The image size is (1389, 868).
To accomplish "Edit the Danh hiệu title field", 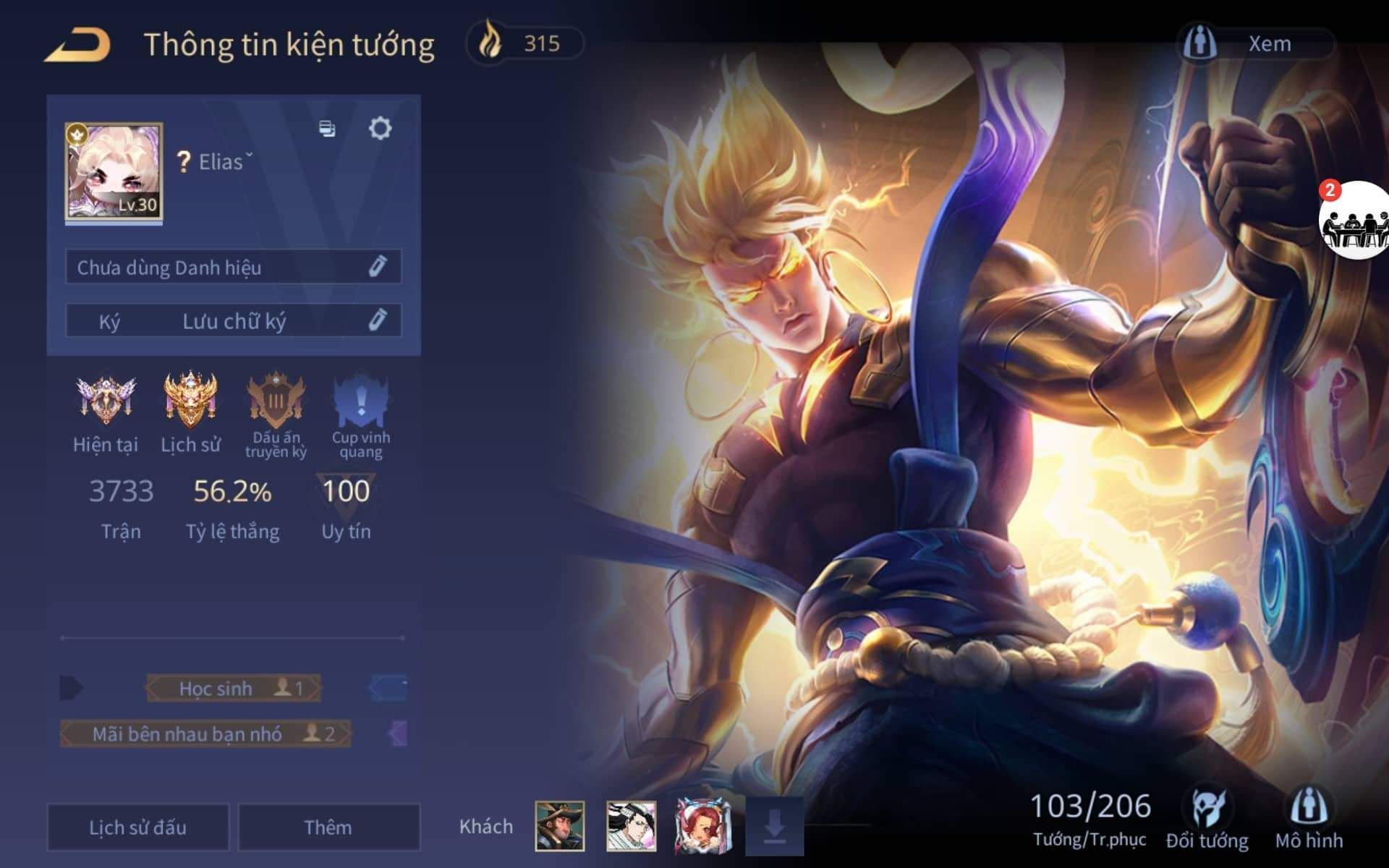I will (377, 267).
